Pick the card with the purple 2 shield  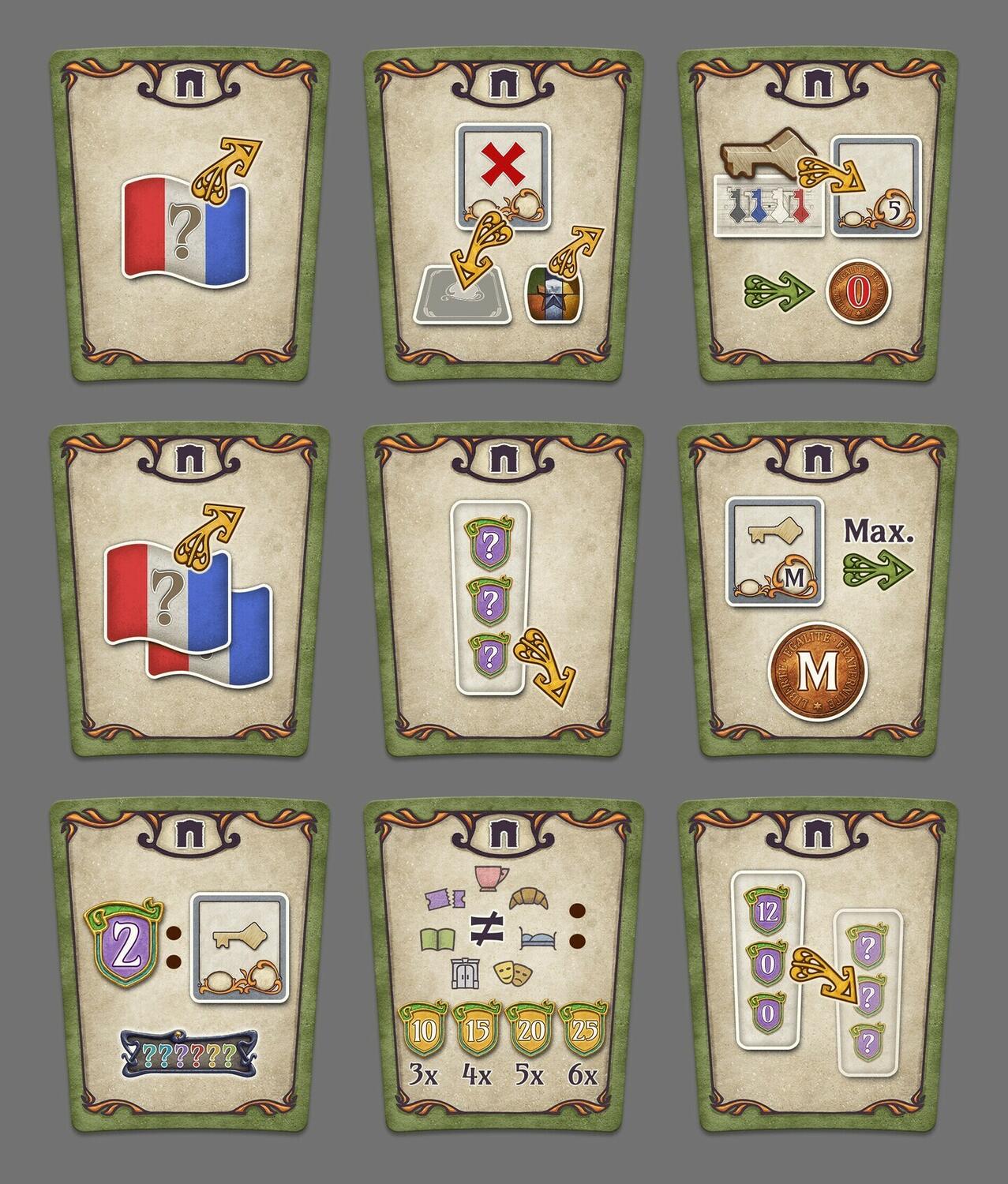pyautogui.click(x=189, y=967)
